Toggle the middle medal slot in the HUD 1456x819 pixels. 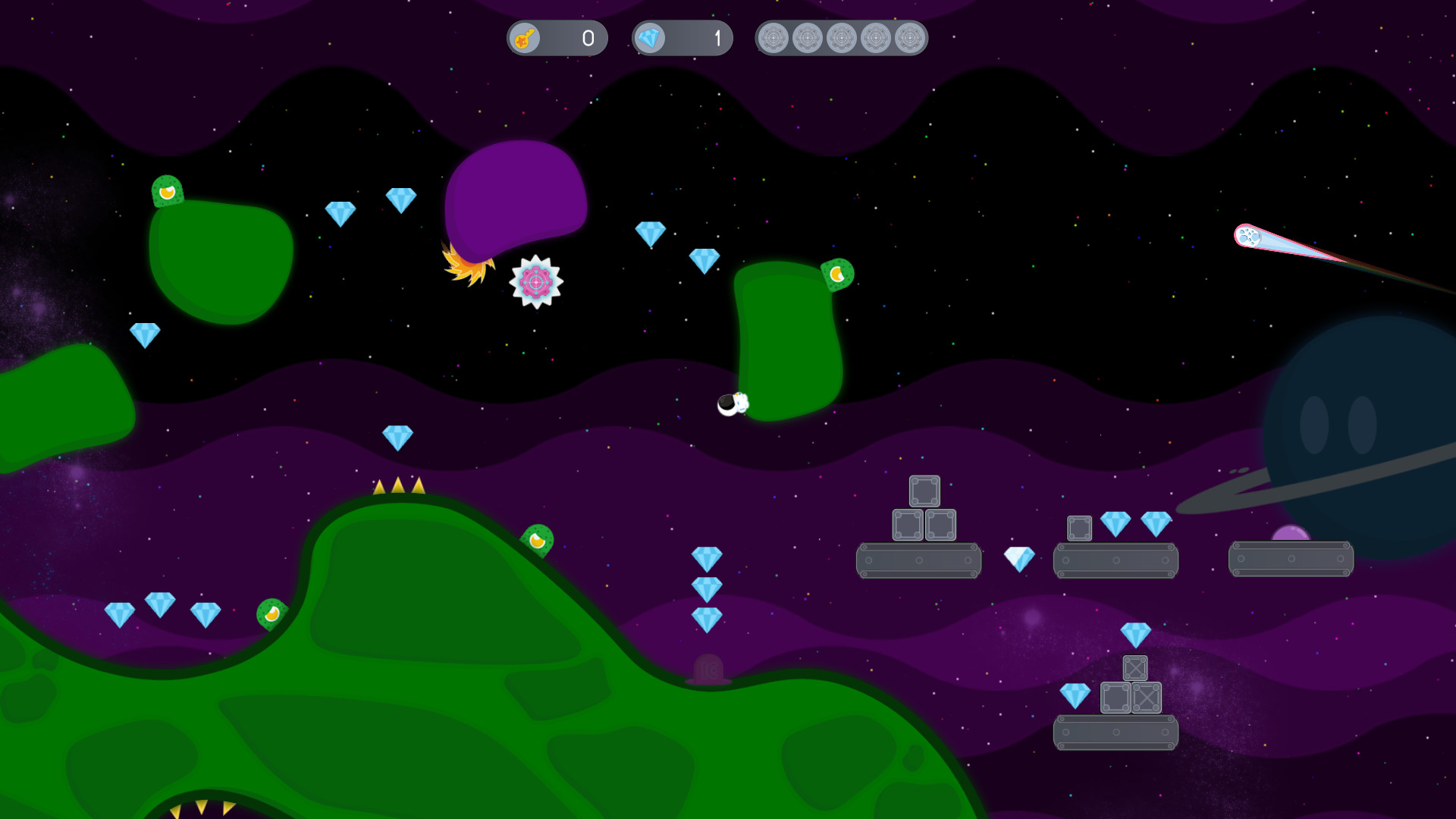pos(842,37)
